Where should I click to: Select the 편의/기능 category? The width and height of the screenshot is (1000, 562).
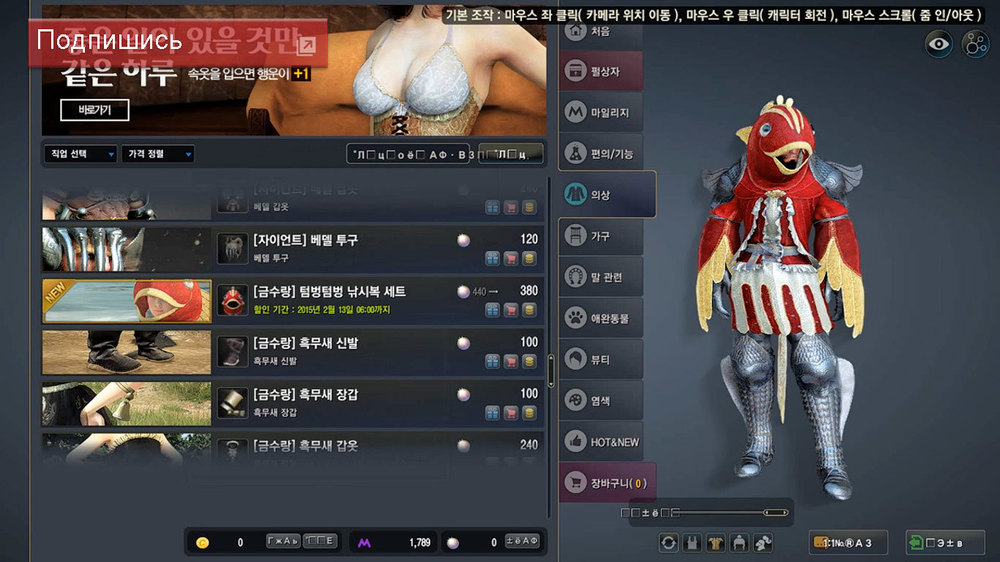(x=600, y=153)
